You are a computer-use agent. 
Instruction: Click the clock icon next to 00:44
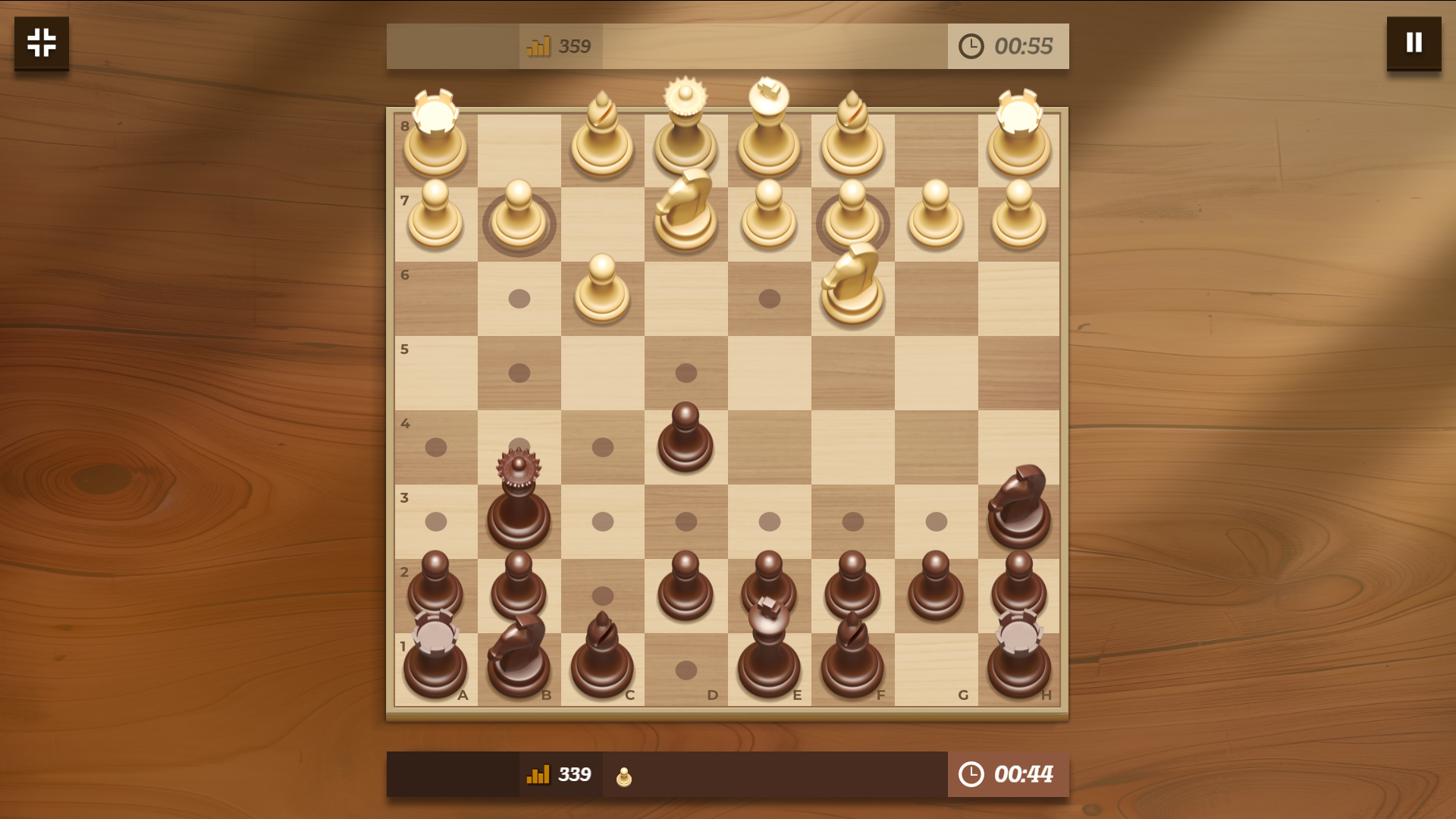971,775
